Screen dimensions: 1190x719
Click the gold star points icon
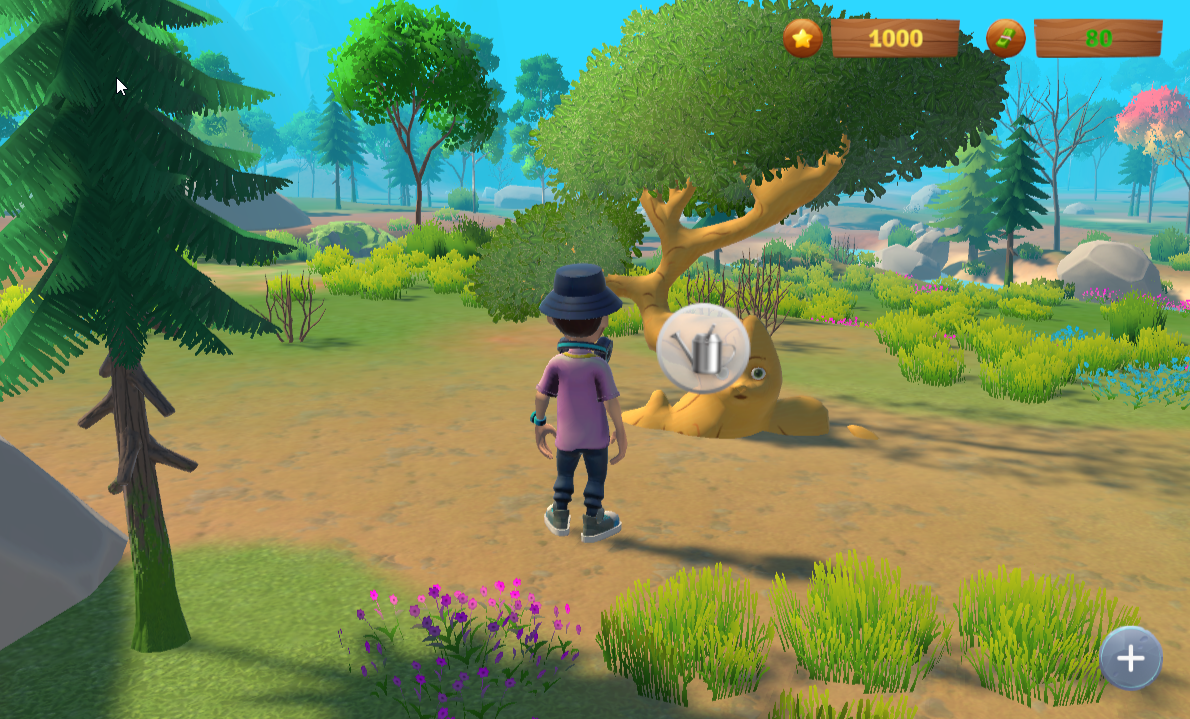(x=802, y=39)
